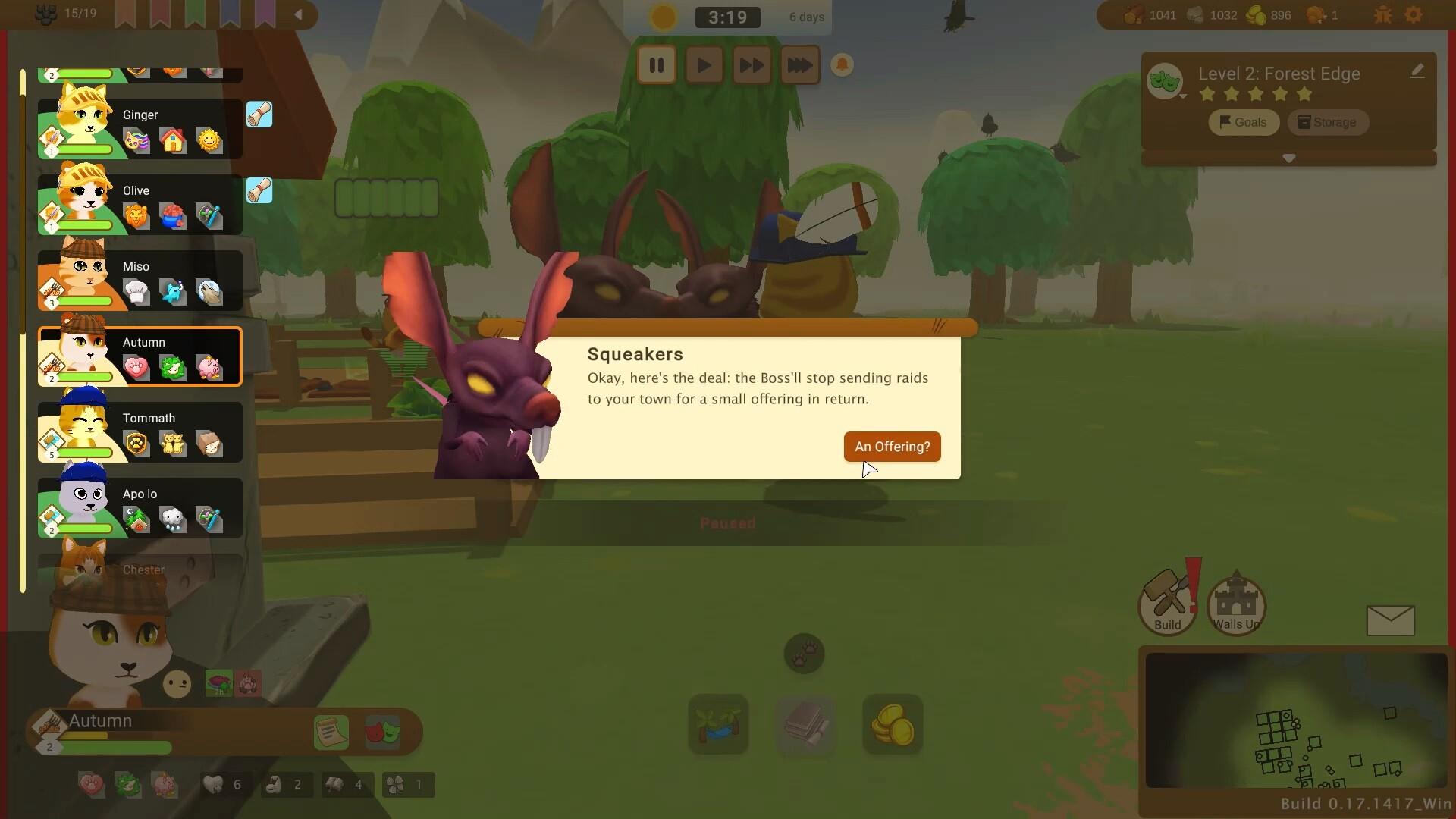
Task: Click the red-green masks mood icon
Action: (383, 731)
